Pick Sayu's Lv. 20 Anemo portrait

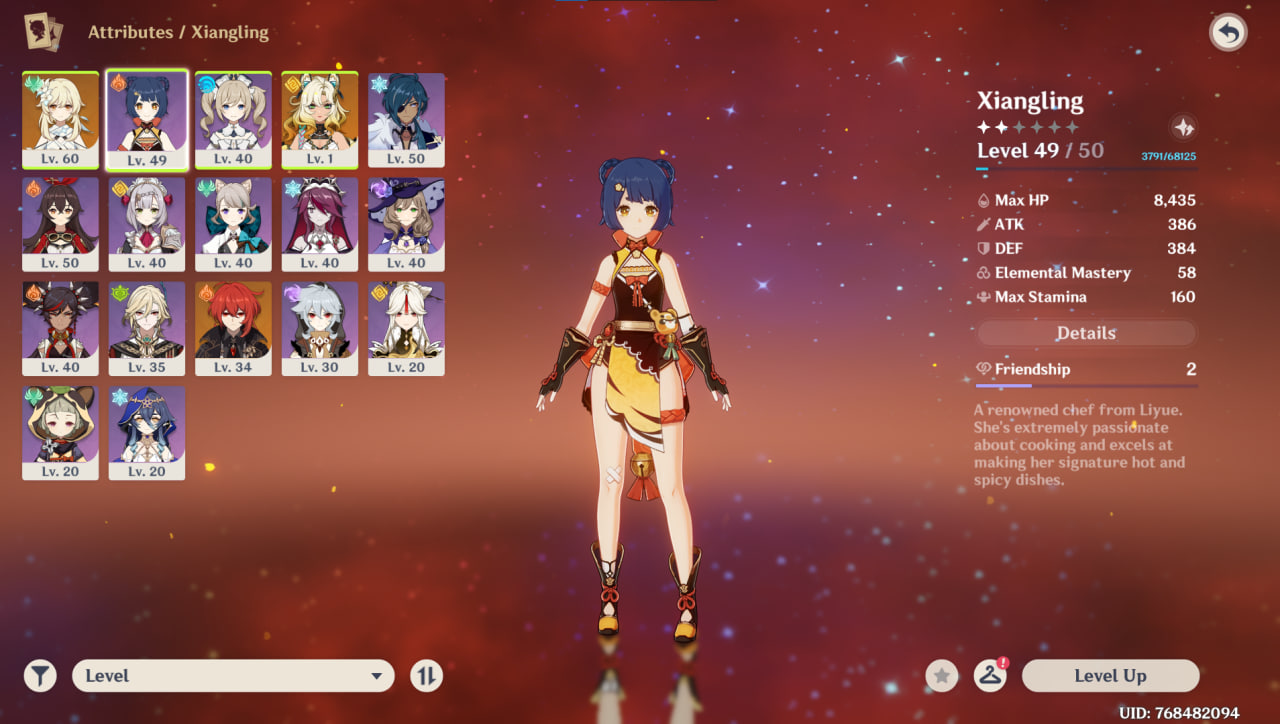[60, 431]
